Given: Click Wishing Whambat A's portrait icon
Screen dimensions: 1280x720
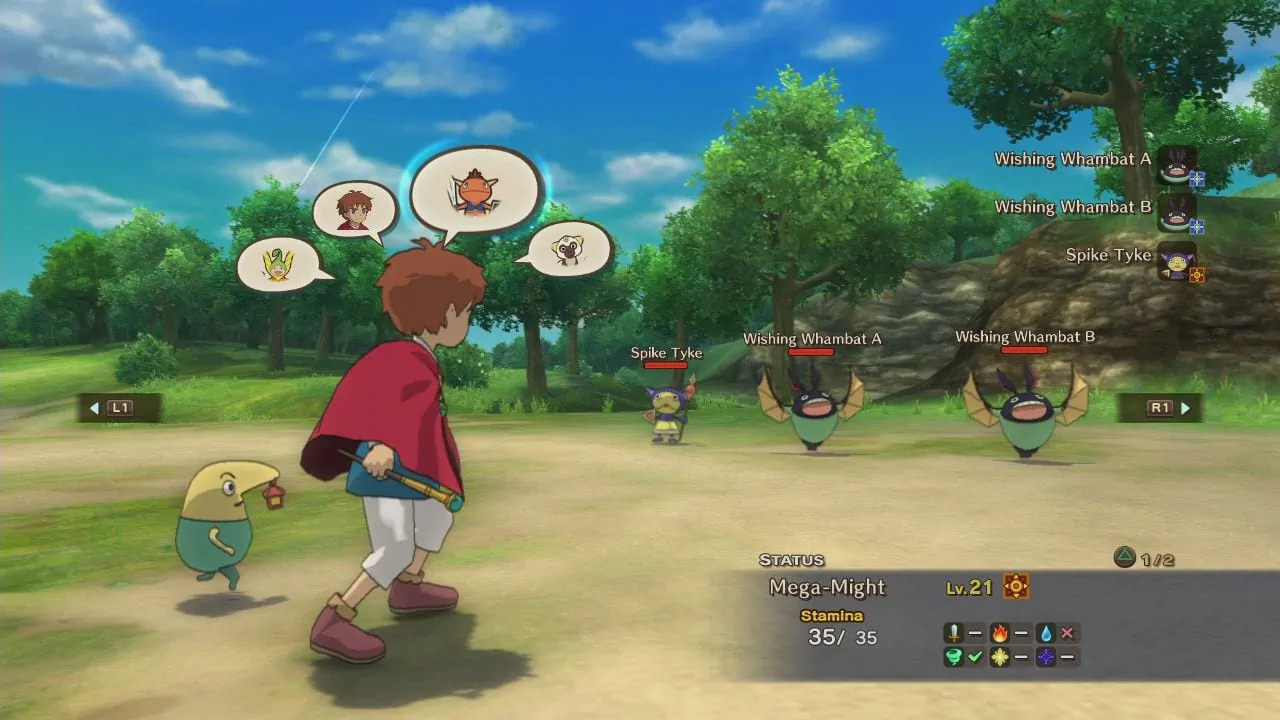Looking at the screenshot, I should (1176, 165).
